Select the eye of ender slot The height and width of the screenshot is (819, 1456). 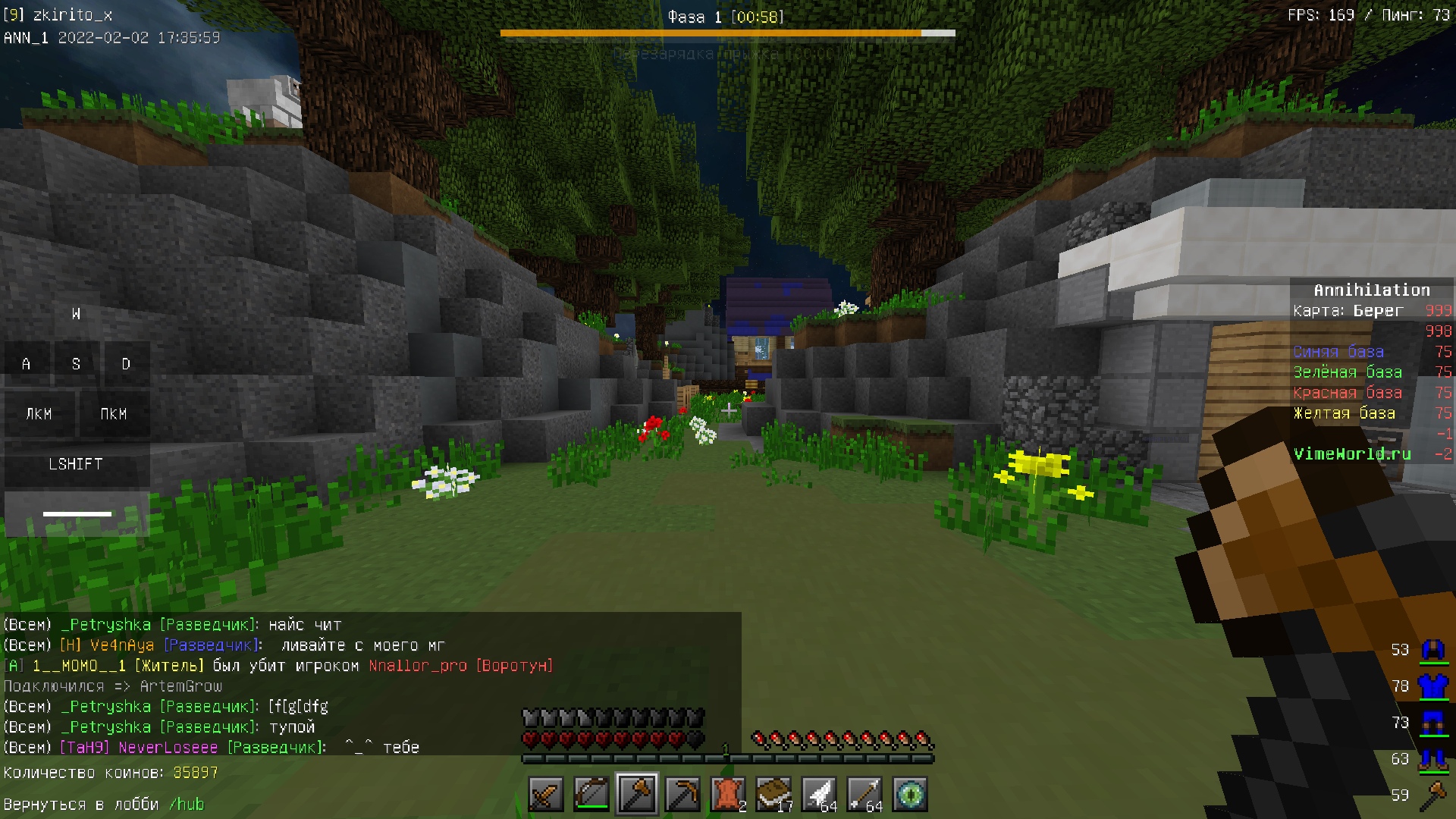click(x=910, y=794)
